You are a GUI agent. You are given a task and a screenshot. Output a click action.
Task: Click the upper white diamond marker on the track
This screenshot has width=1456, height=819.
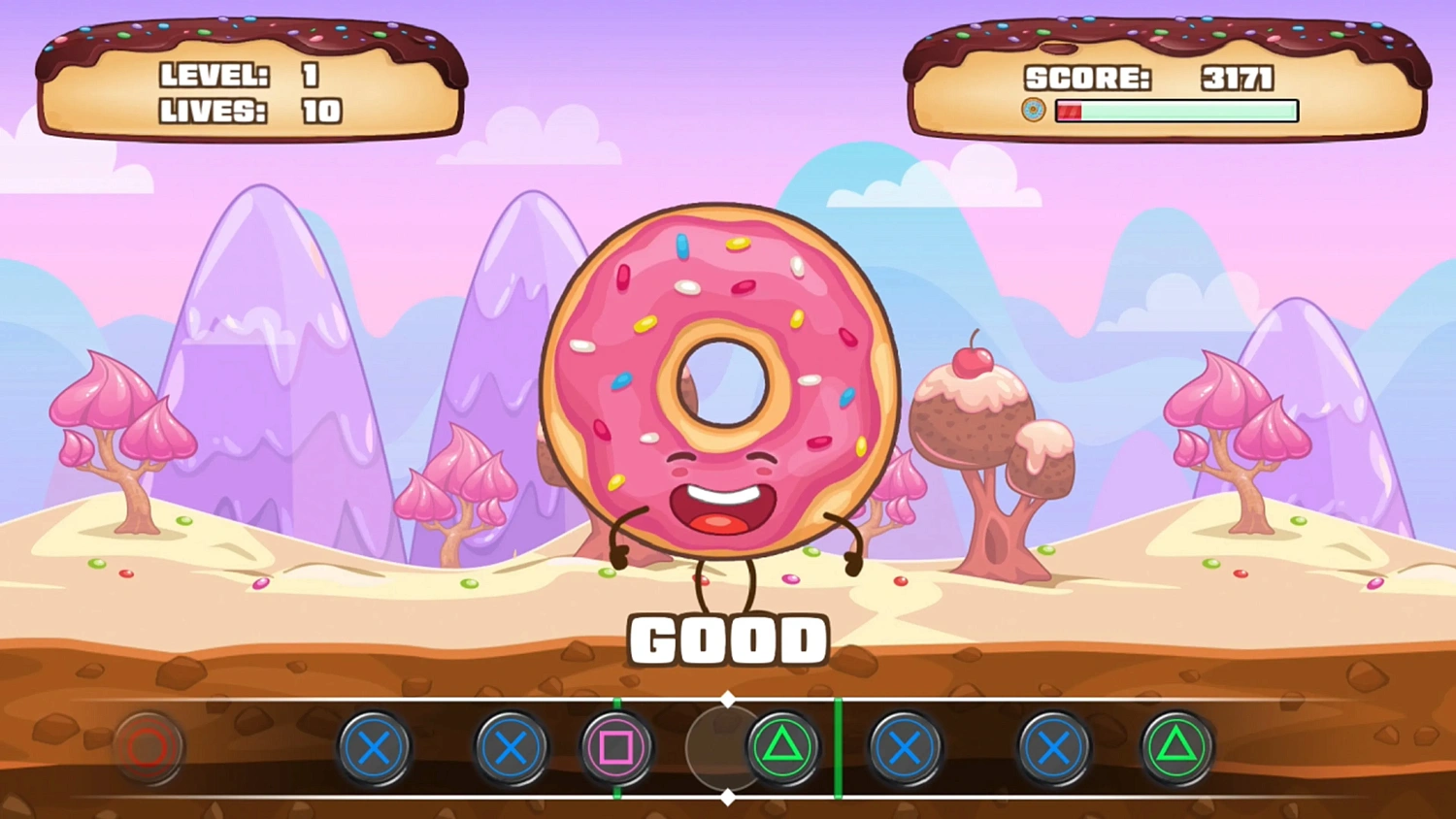pyautogui.click(x=729, y=698)
